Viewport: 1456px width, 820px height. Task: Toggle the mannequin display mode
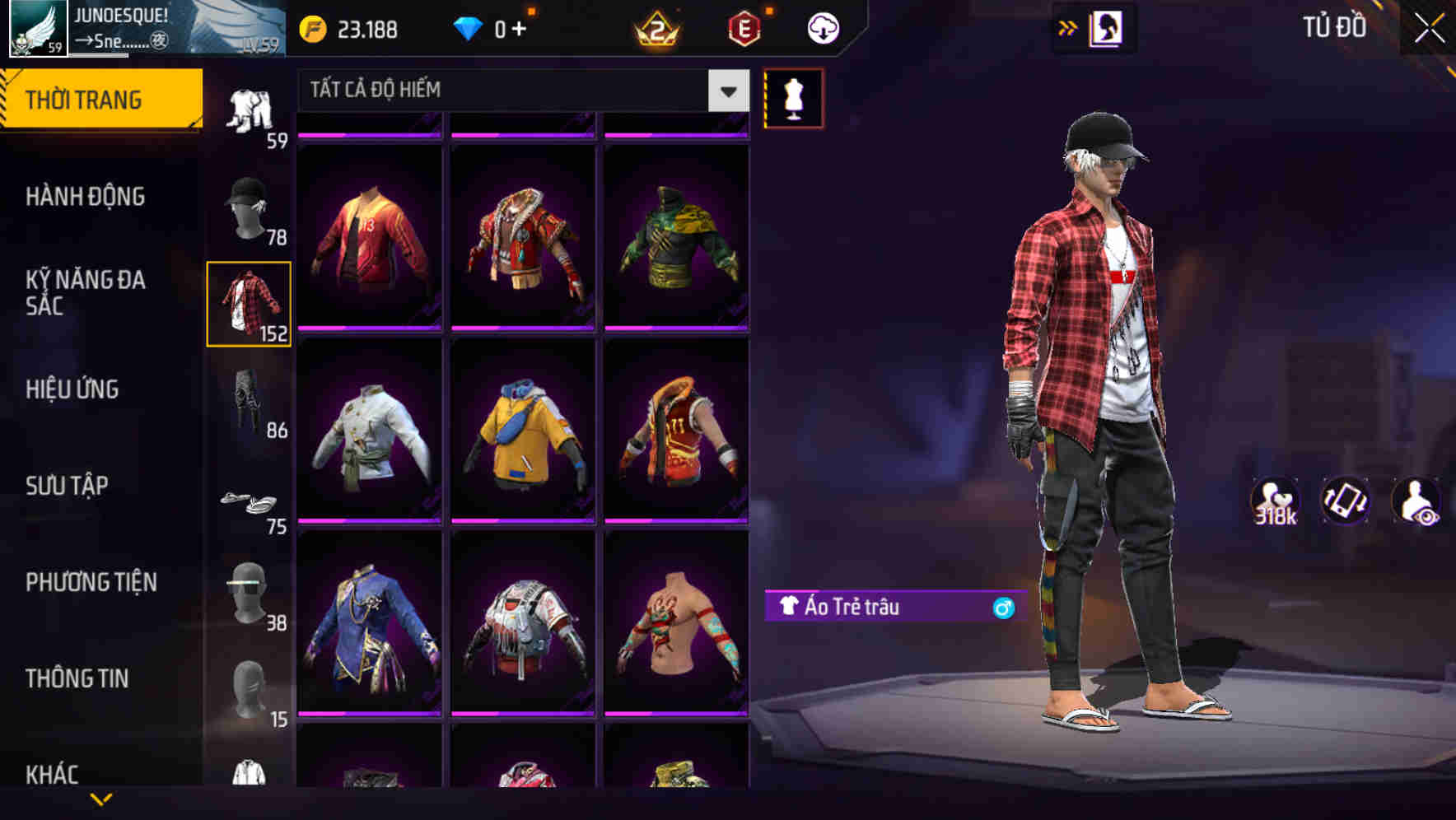tap(793, 99)
